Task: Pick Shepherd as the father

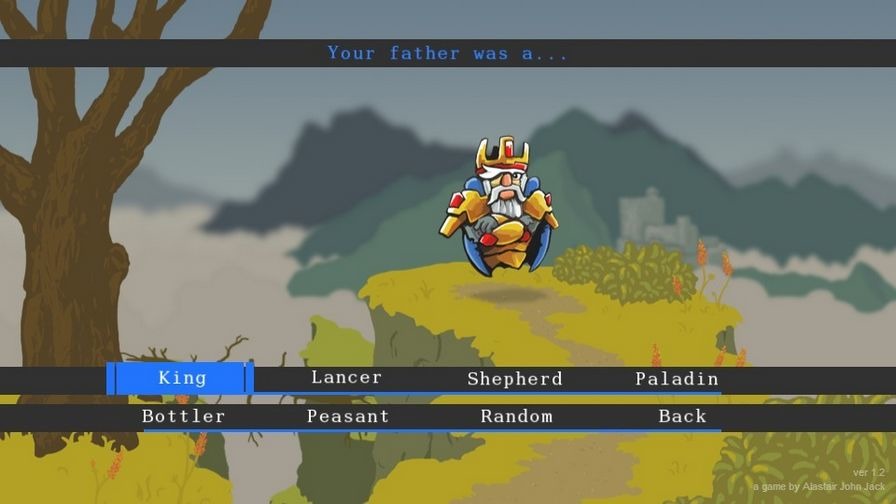Action: pos(515,379)
